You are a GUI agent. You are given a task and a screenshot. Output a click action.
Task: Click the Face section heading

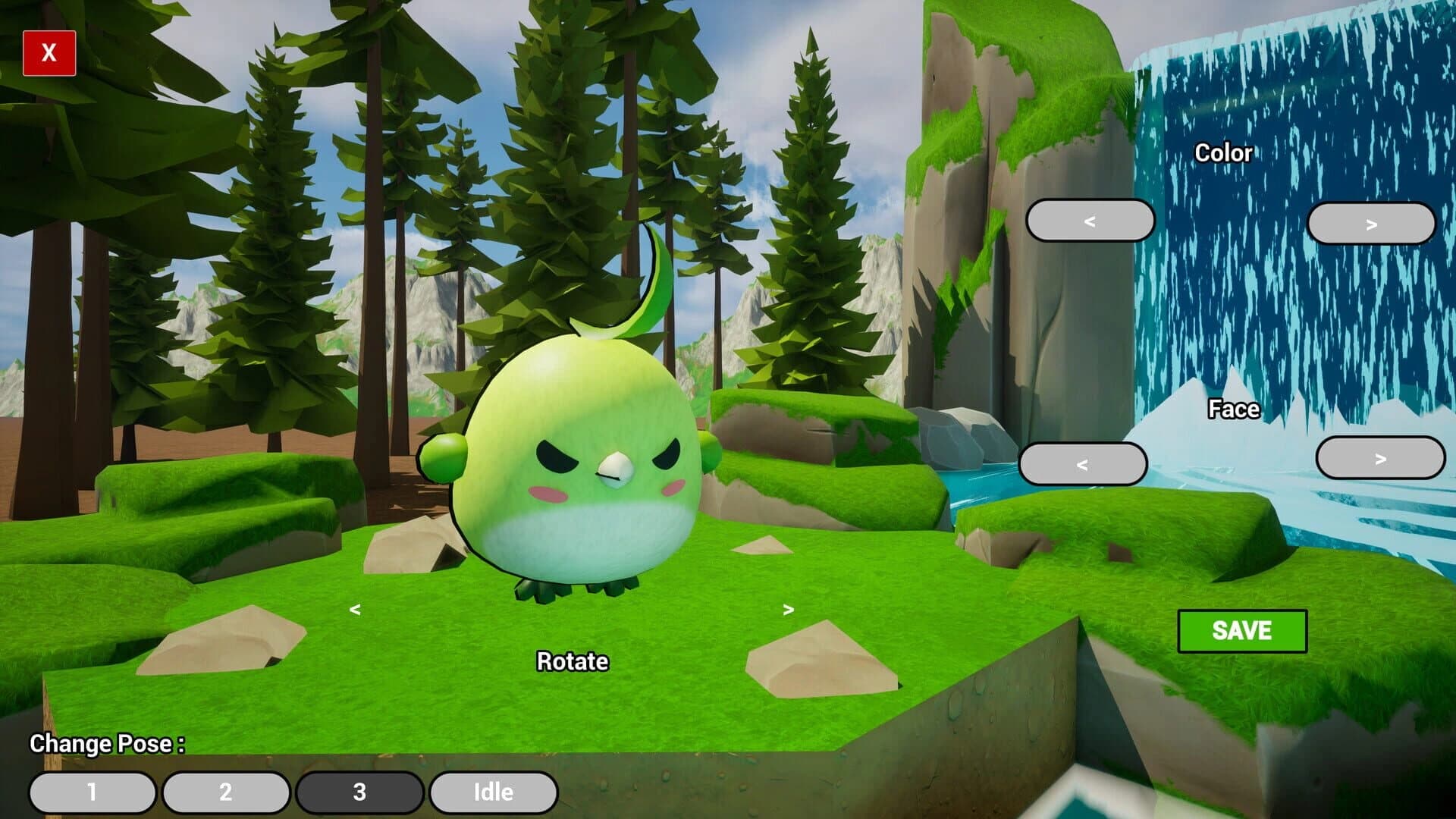coord(1234,409)
